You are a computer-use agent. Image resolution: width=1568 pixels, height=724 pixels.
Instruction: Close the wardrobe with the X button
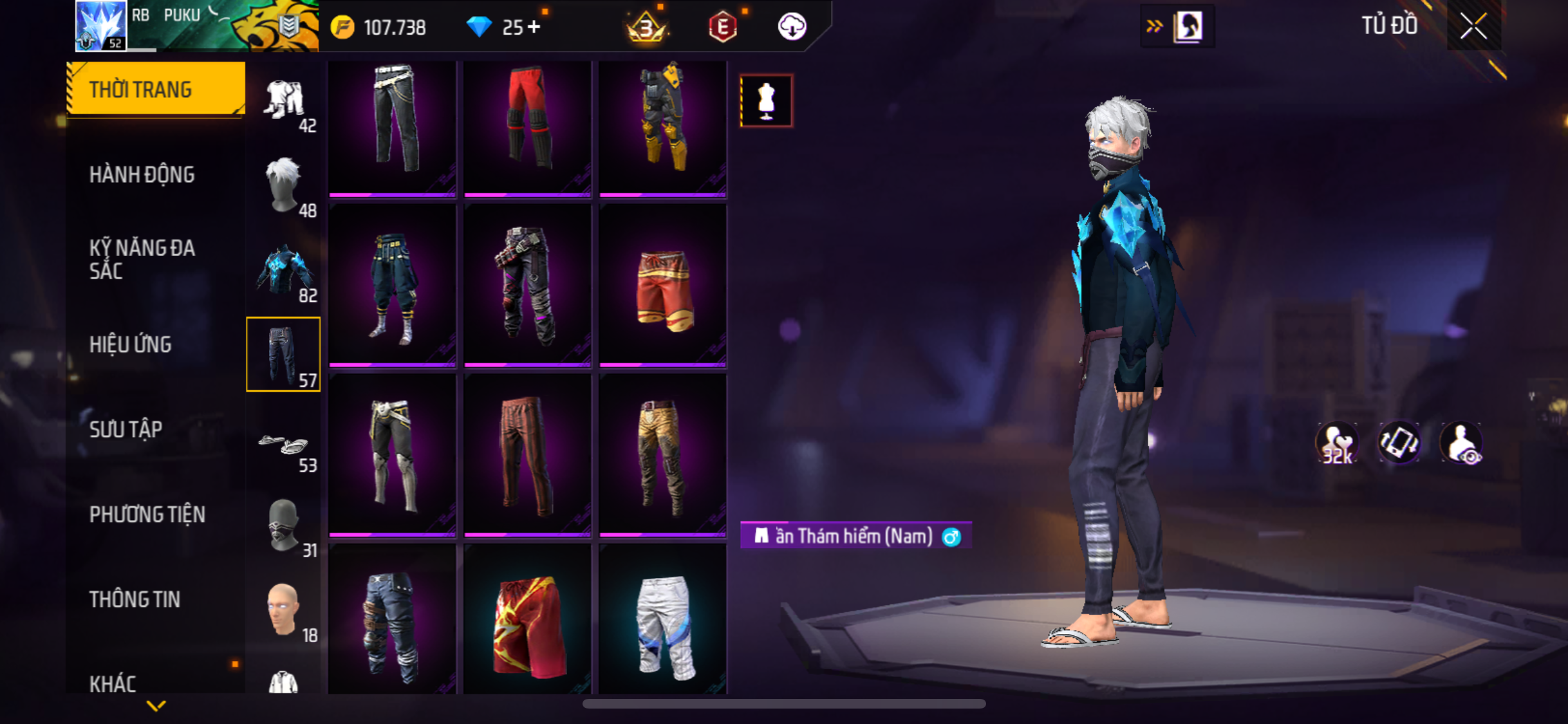tap(1473, 26)
